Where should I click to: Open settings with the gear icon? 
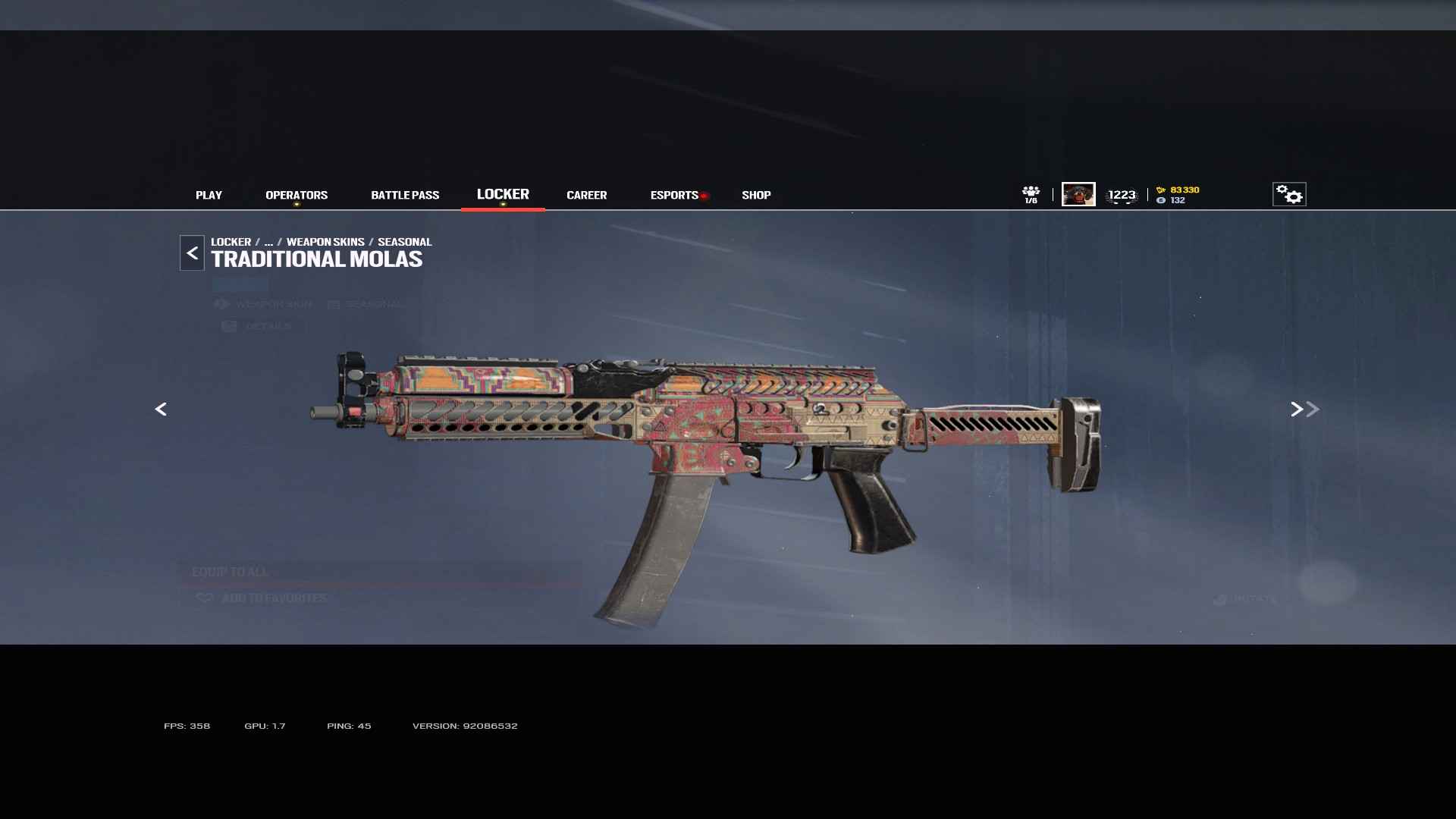1288,194
